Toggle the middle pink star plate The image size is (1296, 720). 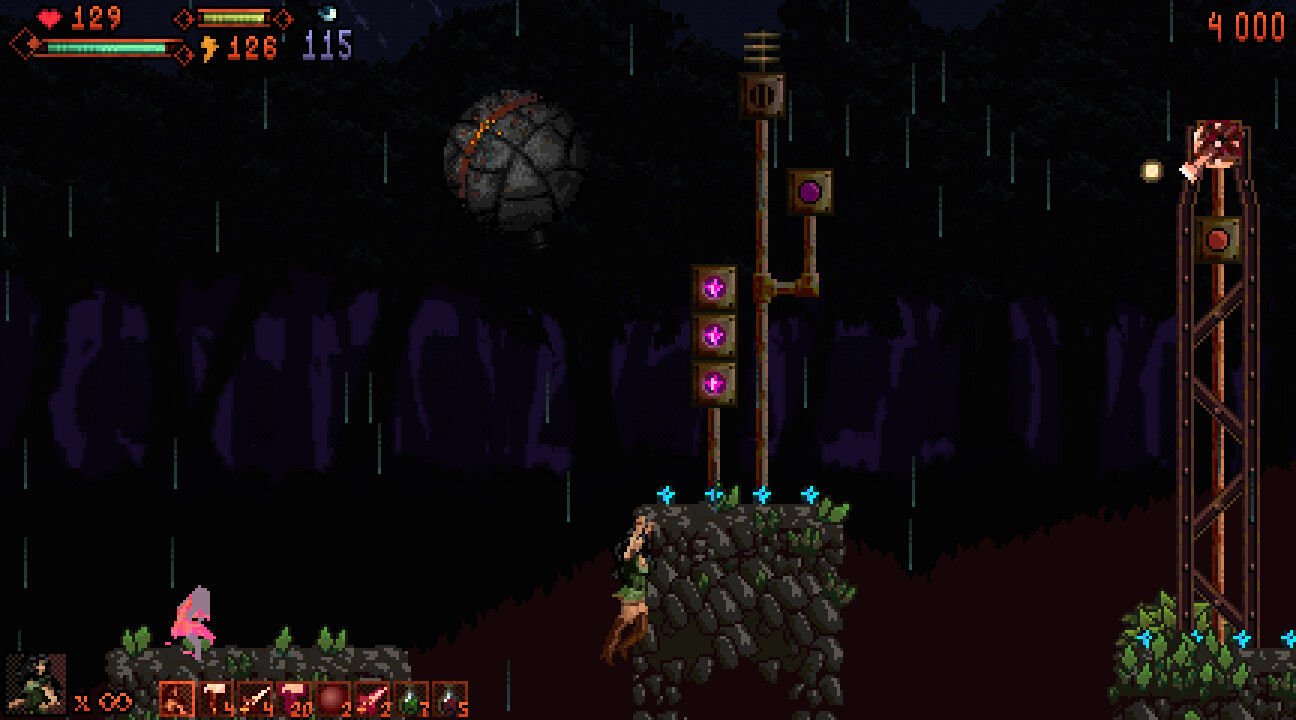[714, 336]
